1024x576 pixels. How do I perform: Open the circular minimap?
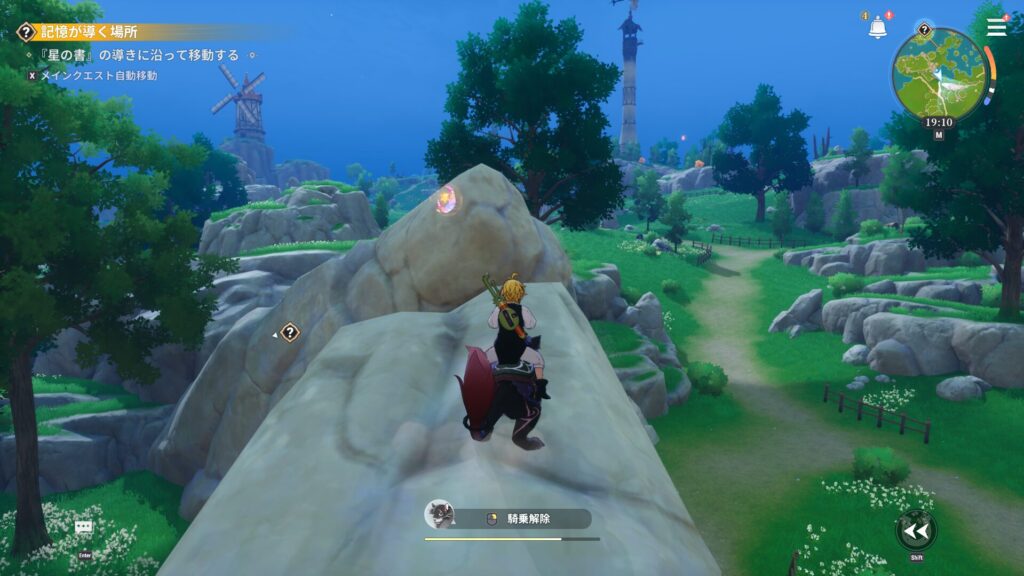point(939,74)
